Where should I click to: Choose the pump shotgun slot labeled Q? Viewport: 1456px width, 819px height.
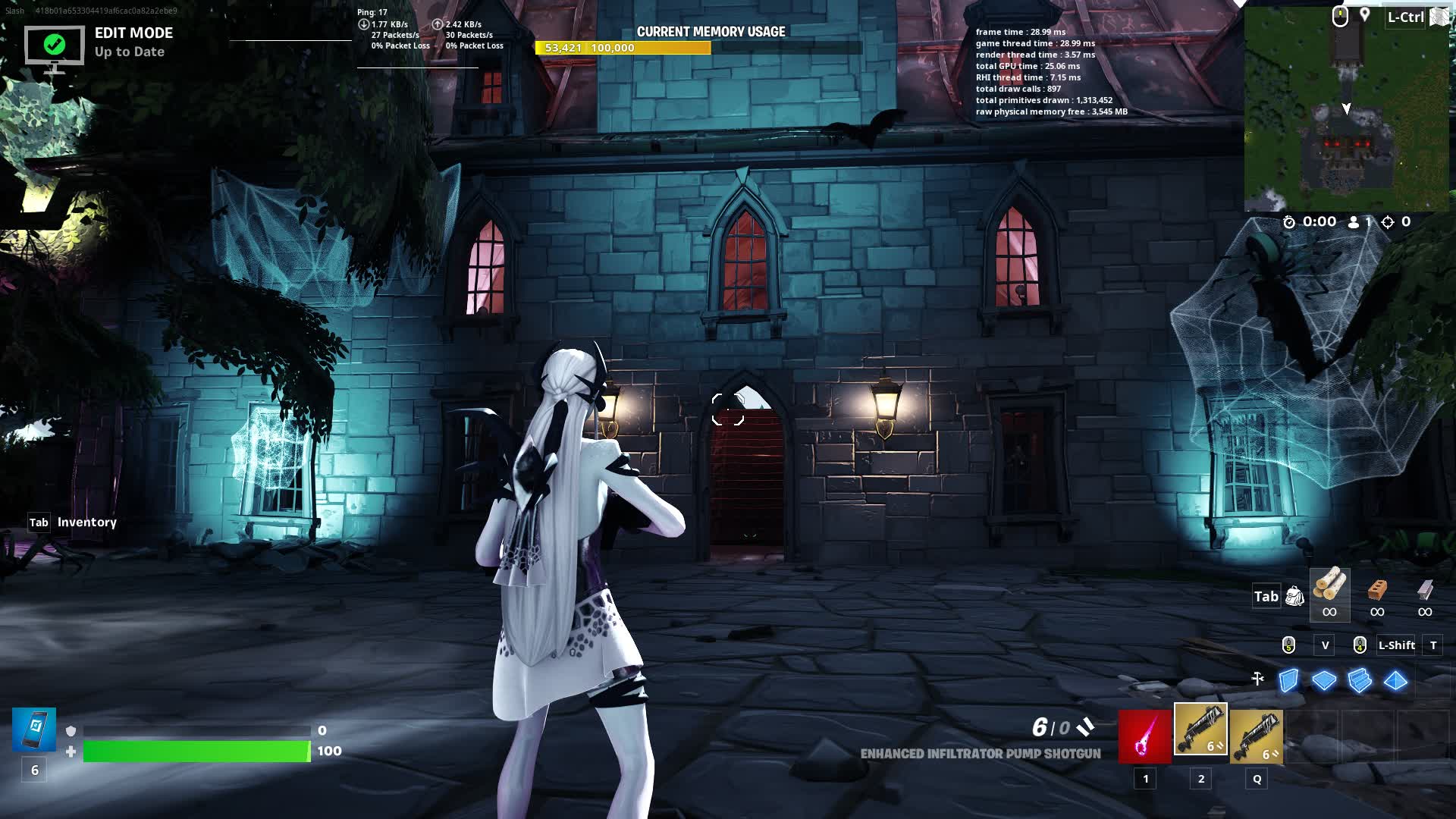click(x=1257, y=736)
